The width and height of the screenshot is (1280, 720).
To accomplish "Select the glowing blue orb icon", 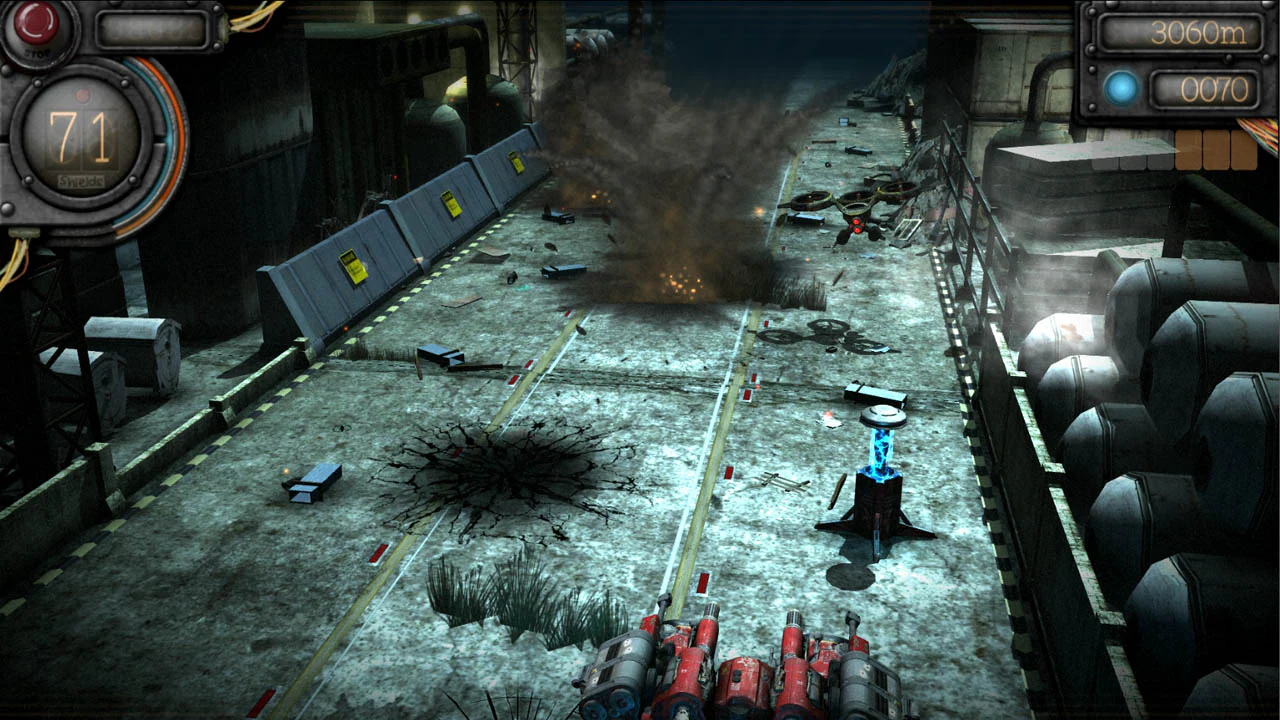I will [x=1120, y=88].
